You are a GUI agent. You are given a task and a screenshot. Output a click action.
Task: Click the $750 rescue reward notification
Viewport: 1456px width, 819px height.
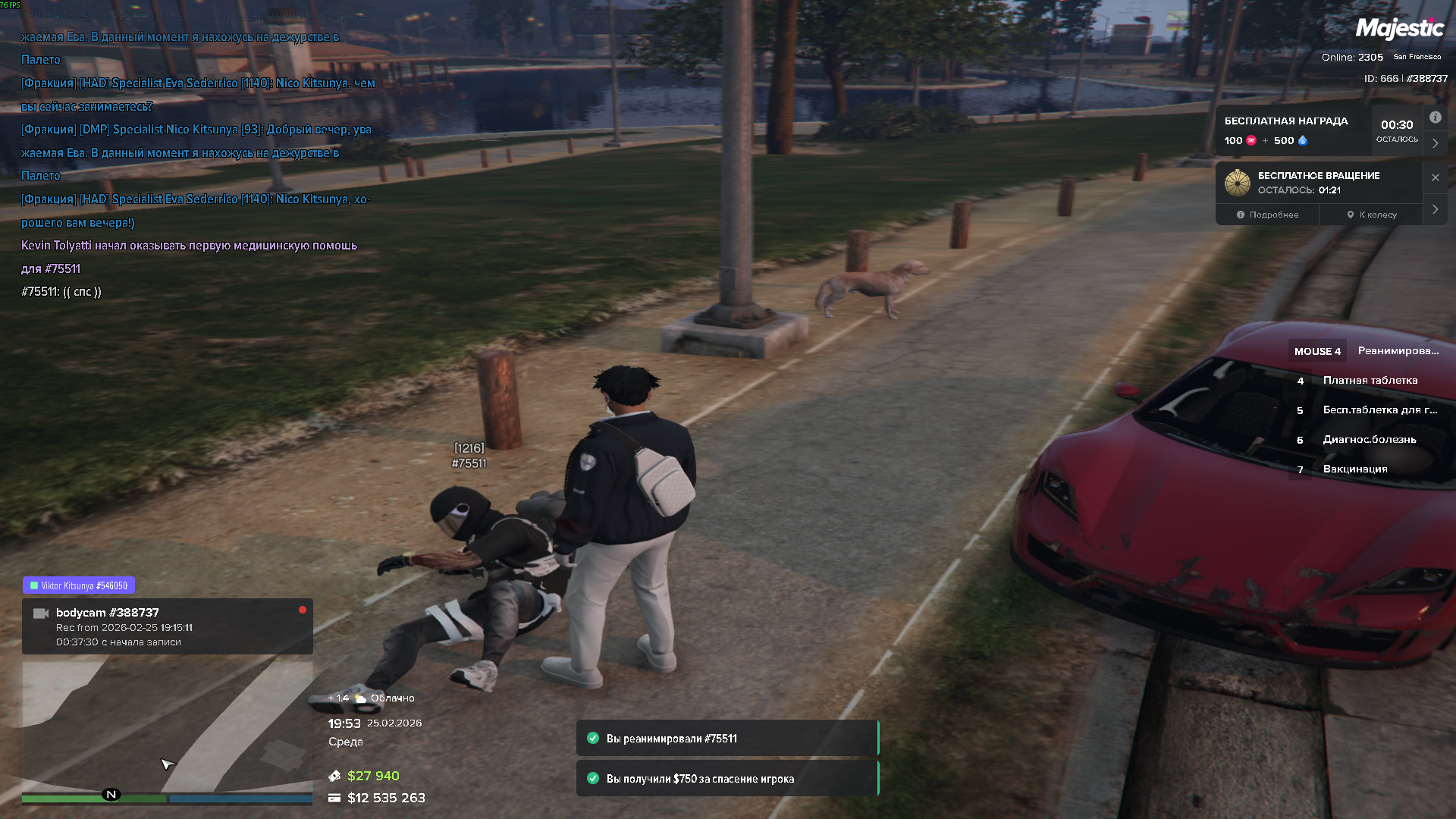726,779
